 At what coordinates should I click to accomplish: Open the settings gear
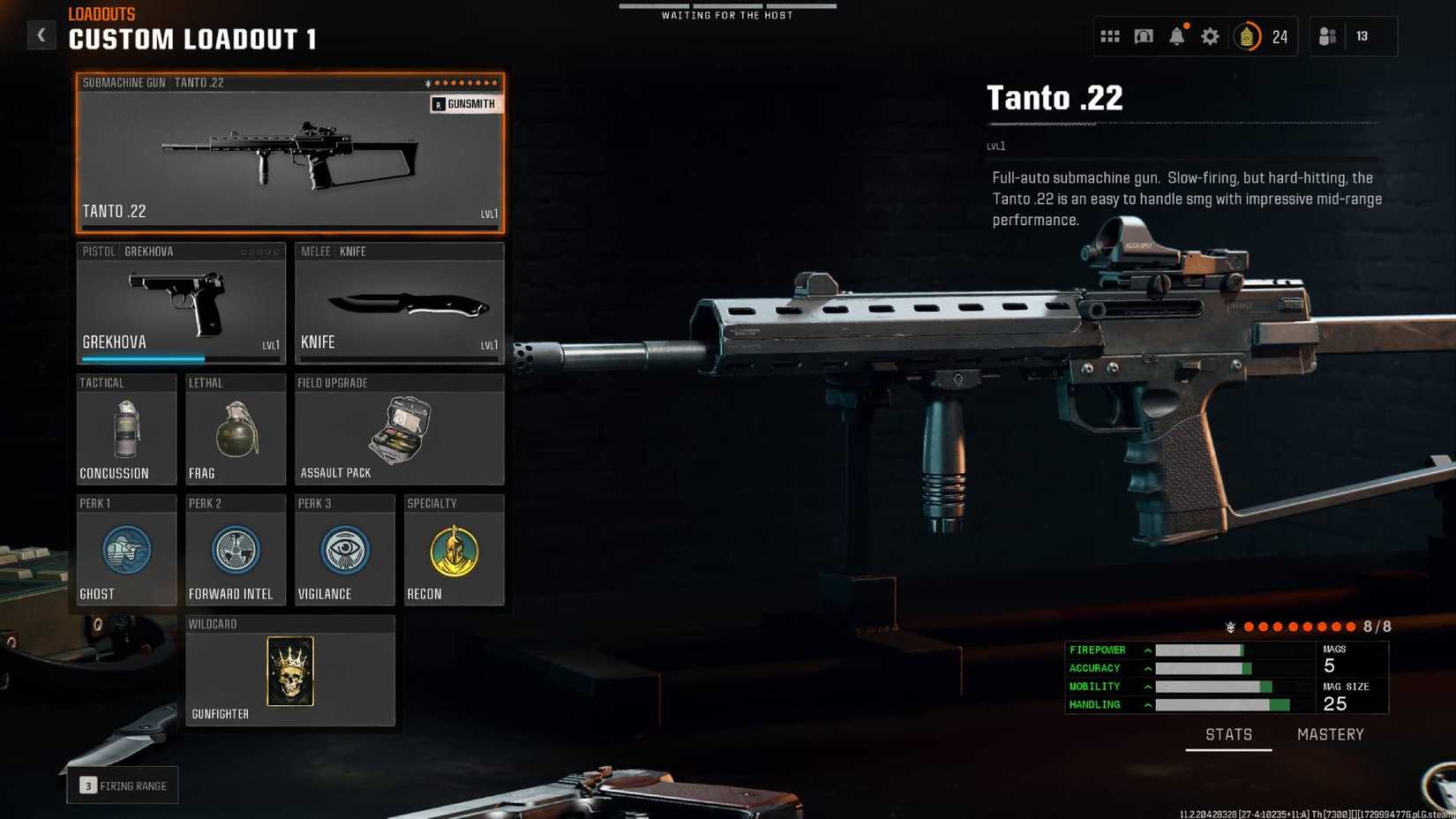[1210, 36]
